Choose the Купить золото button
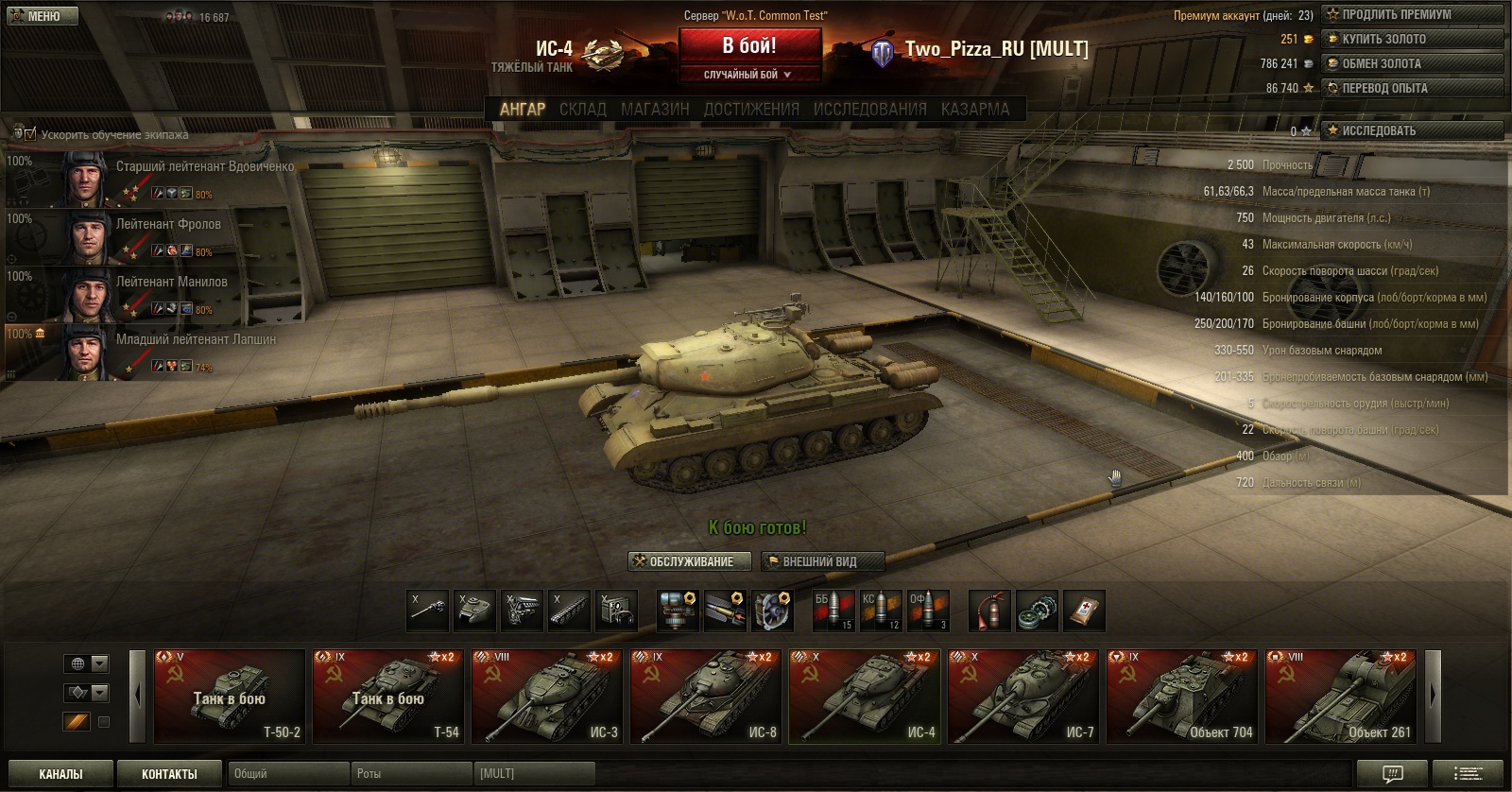This screenshot has width=1512, height=792. (1411, 39)
